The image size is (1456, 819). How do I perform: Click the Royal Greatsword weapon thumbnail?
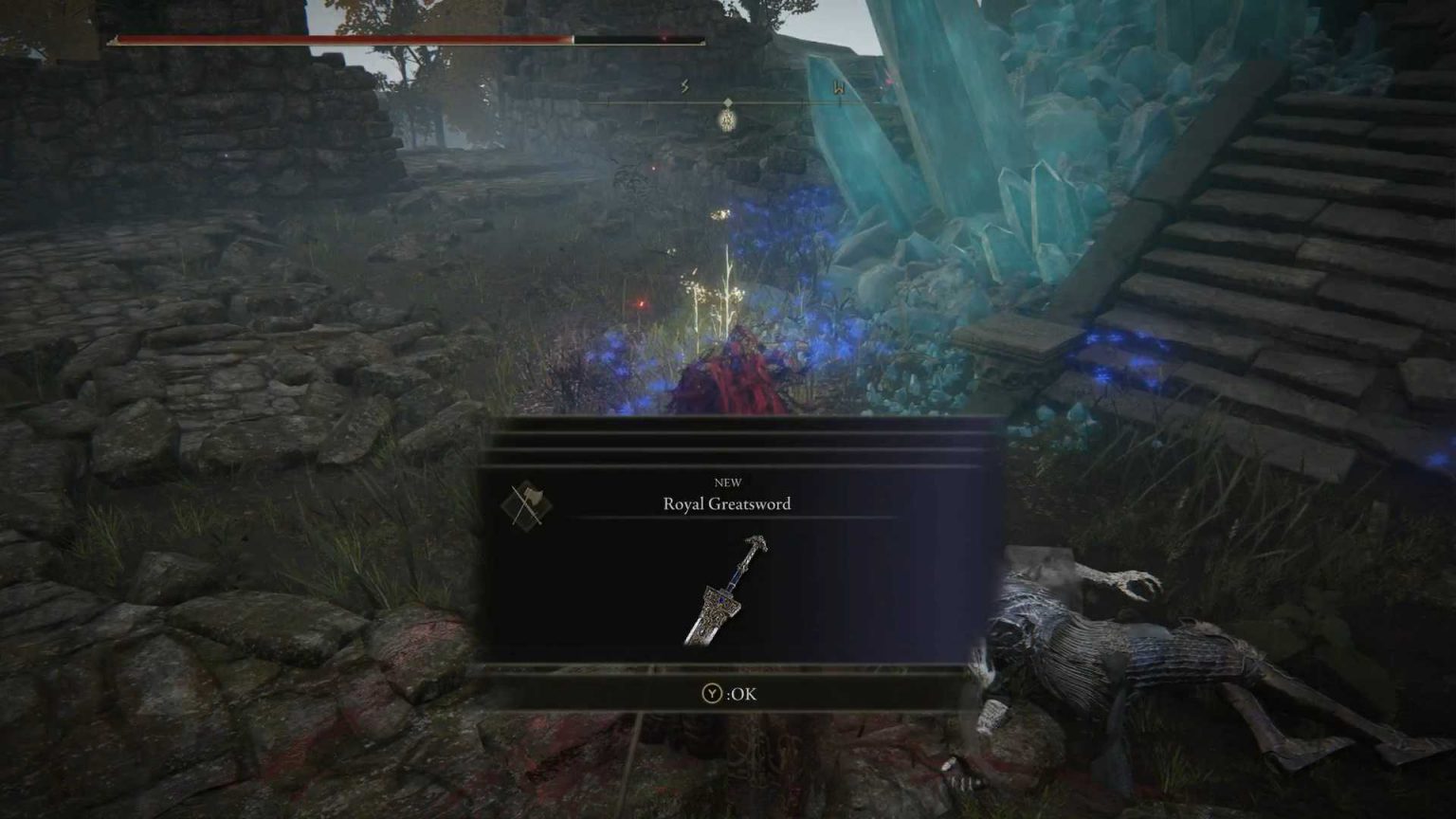point(728,592)
